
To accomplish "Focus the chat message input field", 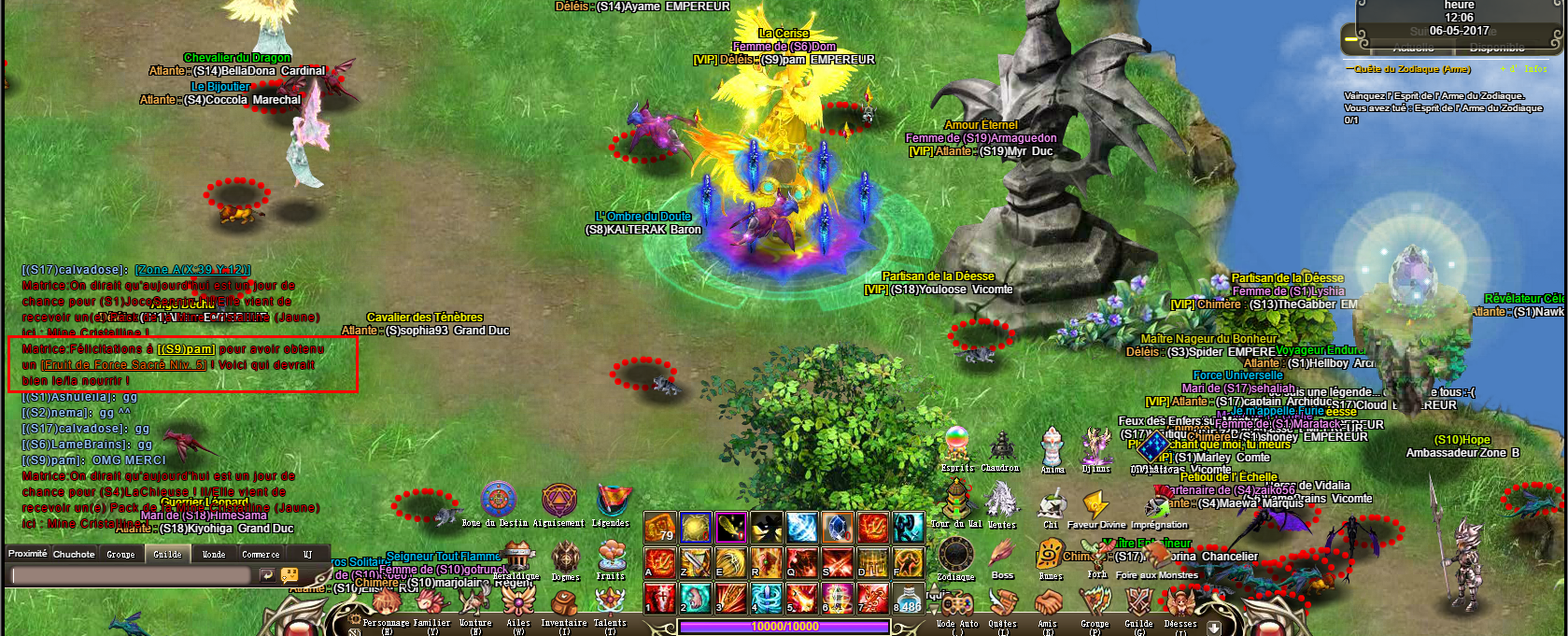I will coord(131,576).
